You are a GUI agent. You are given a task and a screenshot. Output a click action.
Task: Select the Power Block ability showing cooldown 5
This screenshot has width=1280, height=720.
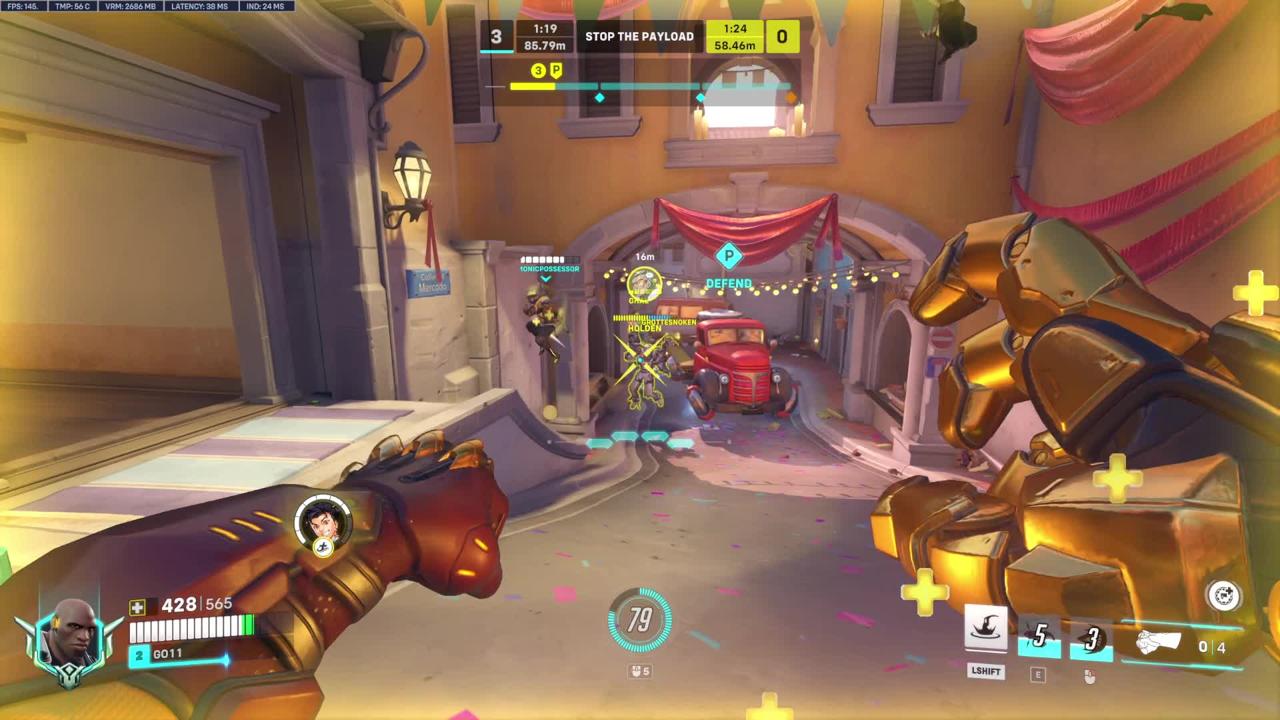click(1039, 636)
